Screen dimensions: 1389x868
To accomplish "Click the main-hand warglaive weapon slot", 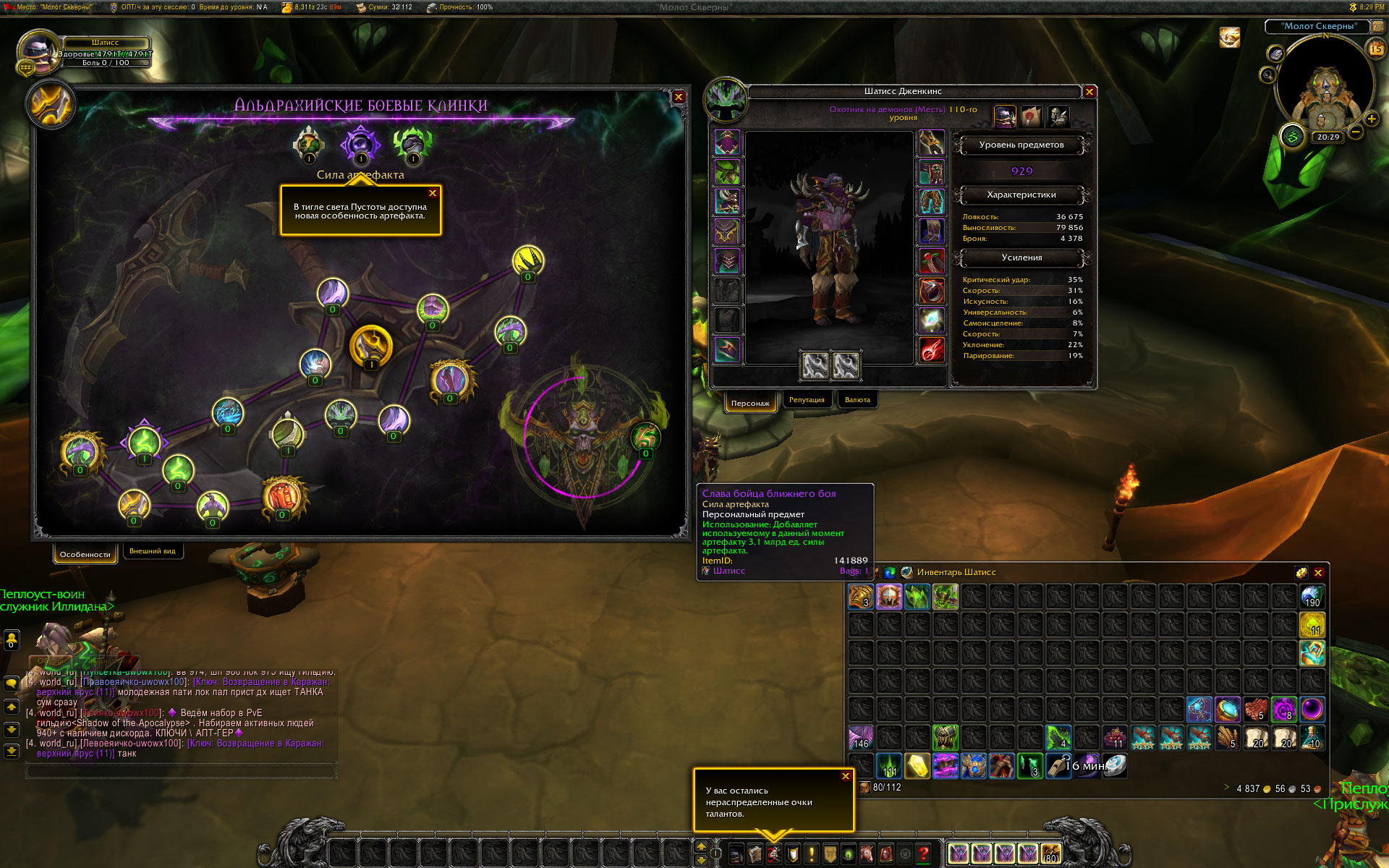I will coord(815,365).
